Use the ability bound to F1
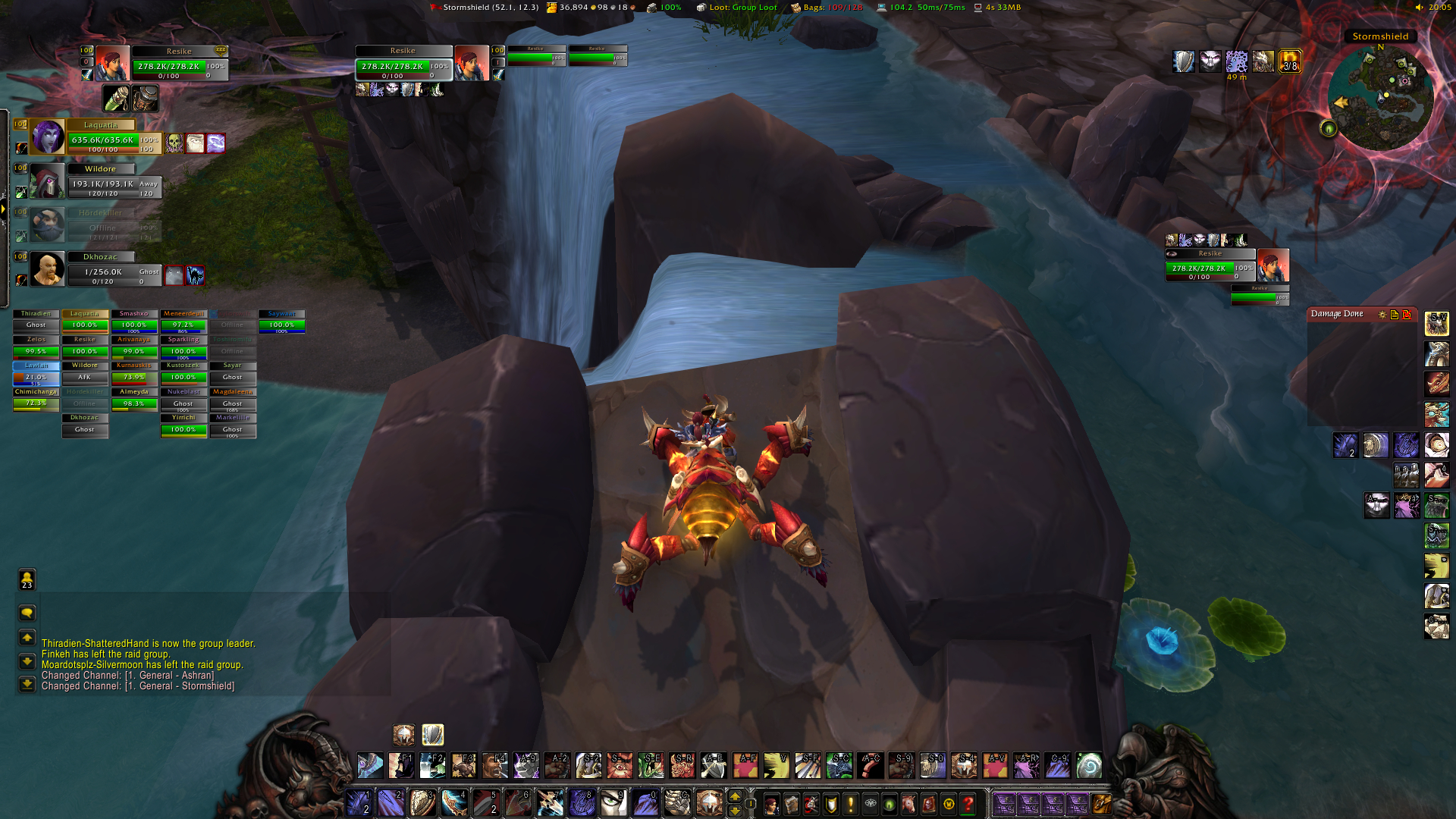Image resolution: width=1456 pixels, height=819 pixels. coord(401,766)
